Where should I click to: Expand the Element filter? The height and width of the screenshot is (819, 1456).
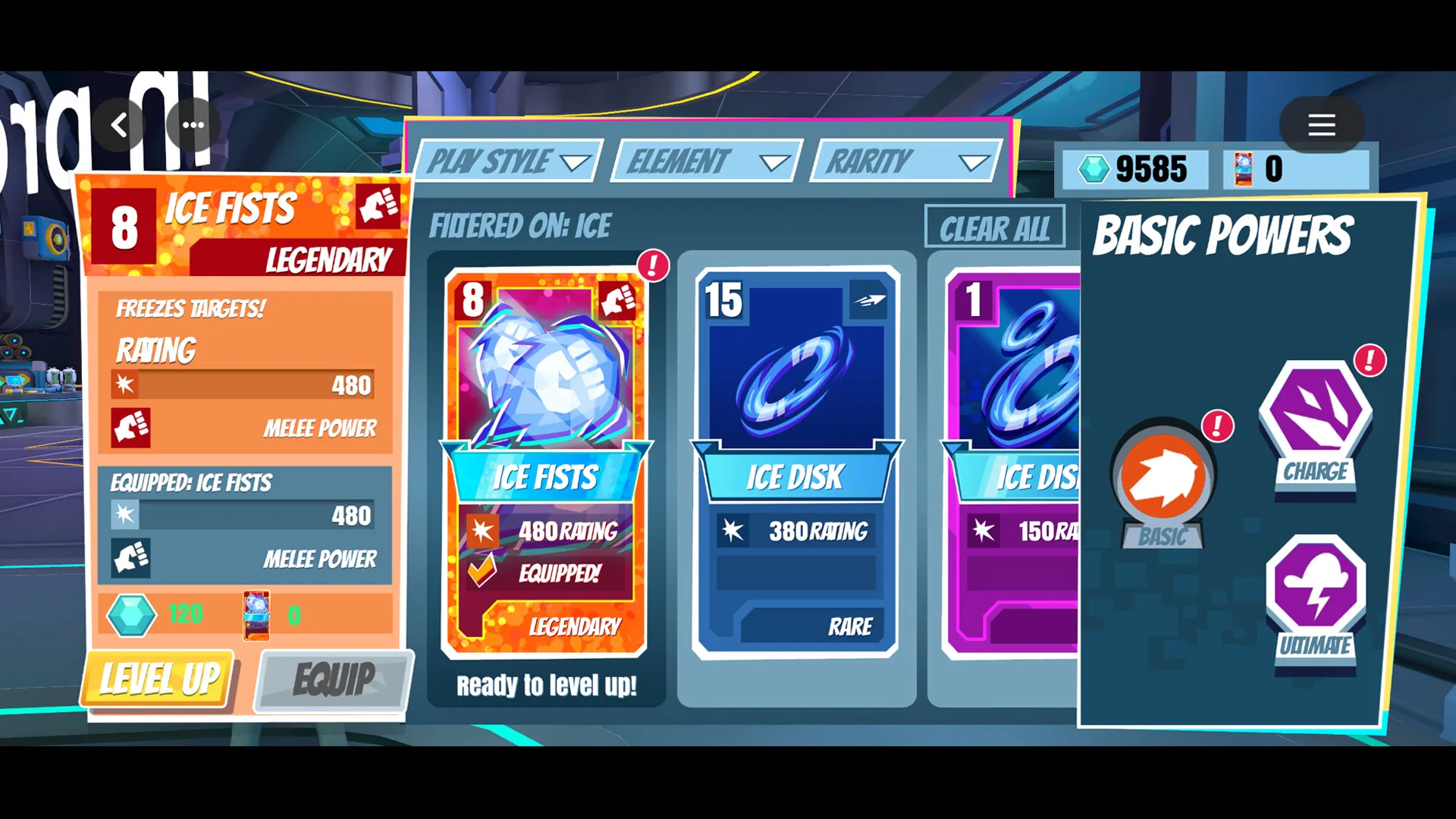(704, 161)
